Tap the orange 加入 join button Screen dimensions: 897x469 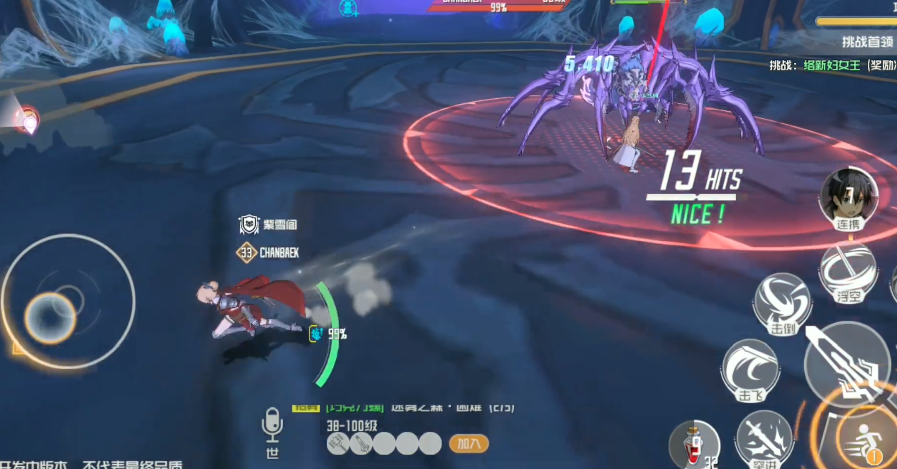click(468, 442)
